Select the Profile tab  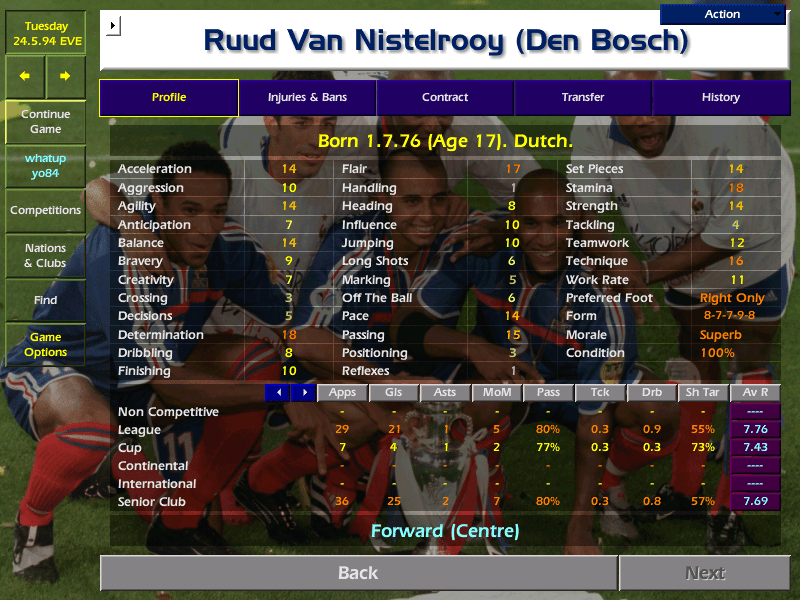(x=169, y=97)
